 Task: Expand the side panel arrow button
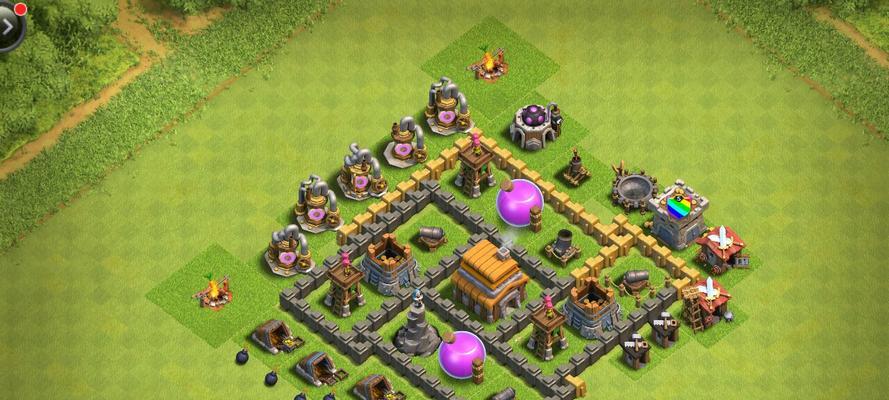pyautogui.click(x=8, y=27)
